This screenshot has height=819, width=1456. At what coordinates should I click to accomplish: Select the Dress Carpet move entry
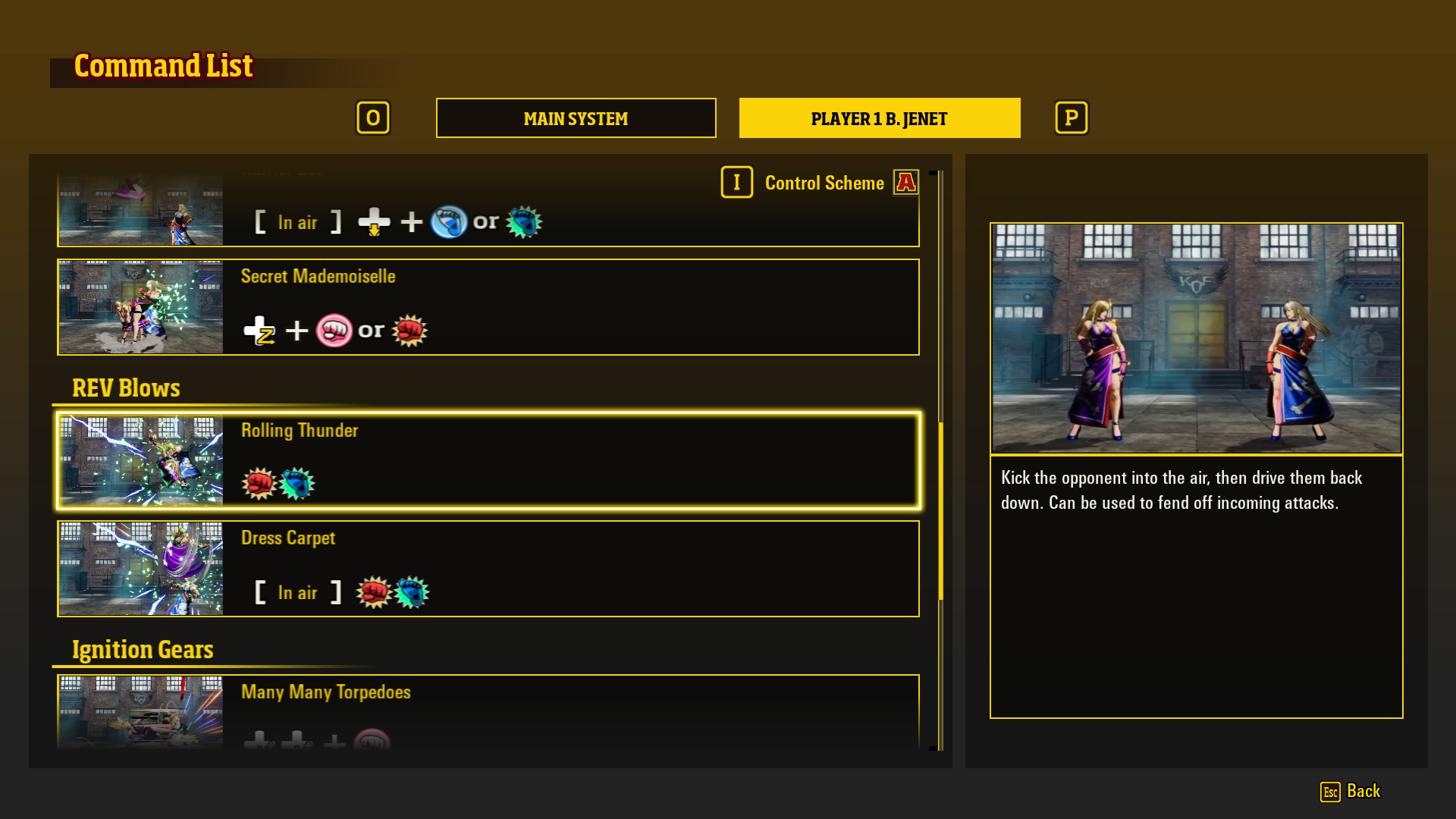click(x=488, y=569)
